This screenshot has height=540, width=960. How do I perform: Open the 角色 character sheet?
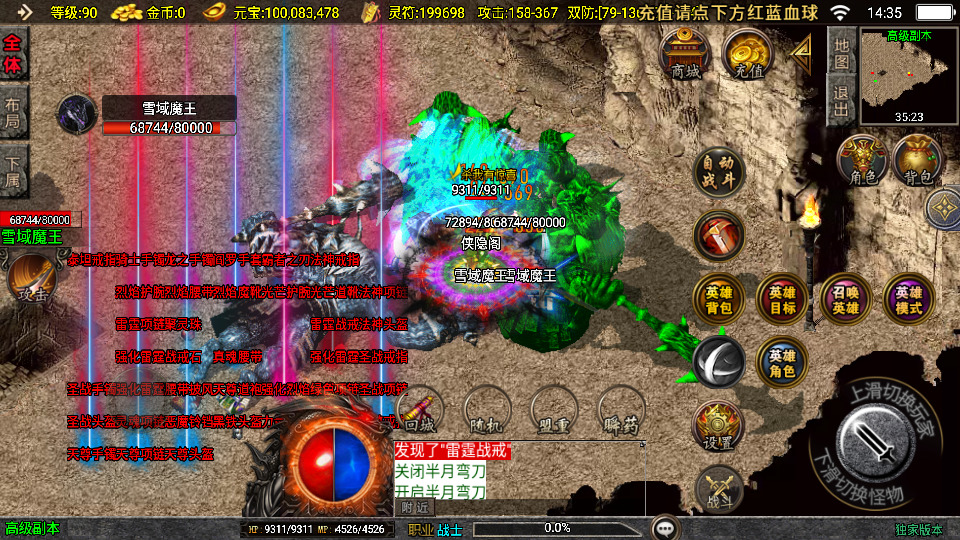coord(863,160)
